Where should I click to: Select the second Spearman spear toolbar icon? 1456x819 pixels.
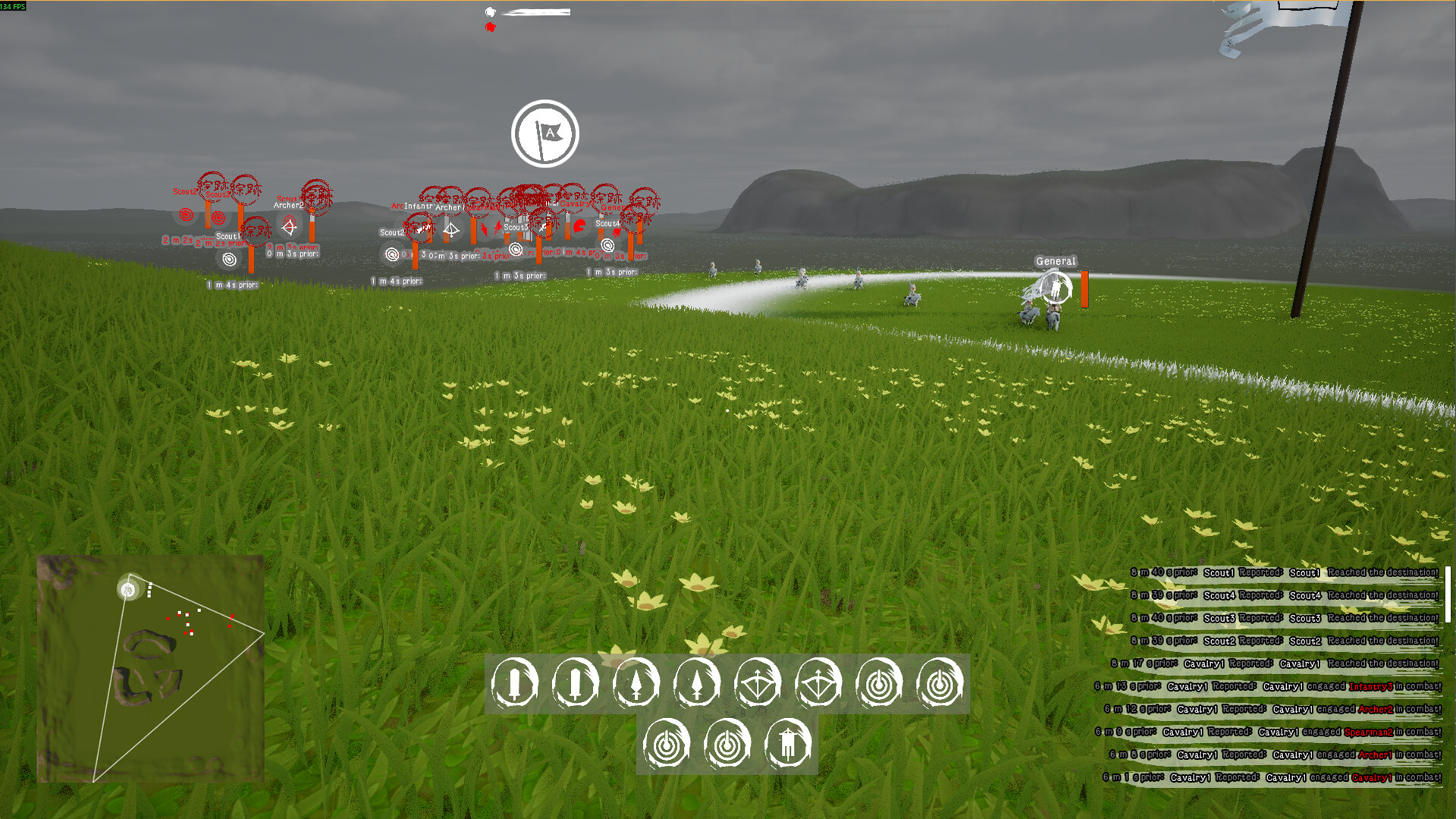coord(698,682)
